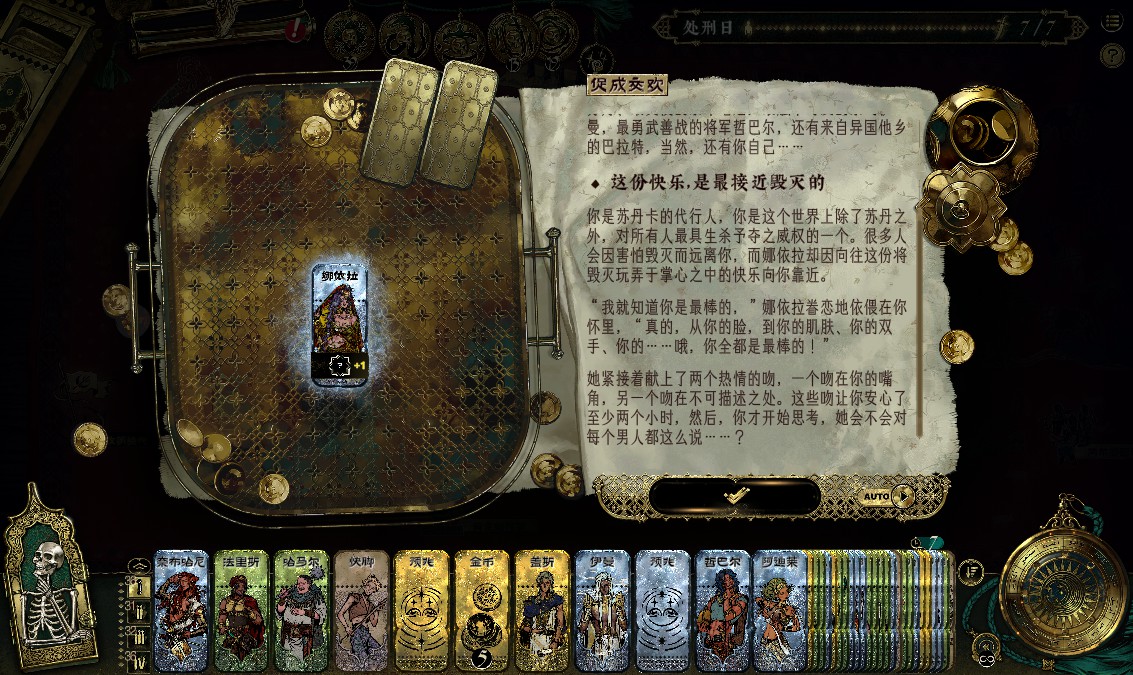Select the 伙脚 card
Image resolution: width=1133 pixels, height=675 pixels.
coord(362,610)
